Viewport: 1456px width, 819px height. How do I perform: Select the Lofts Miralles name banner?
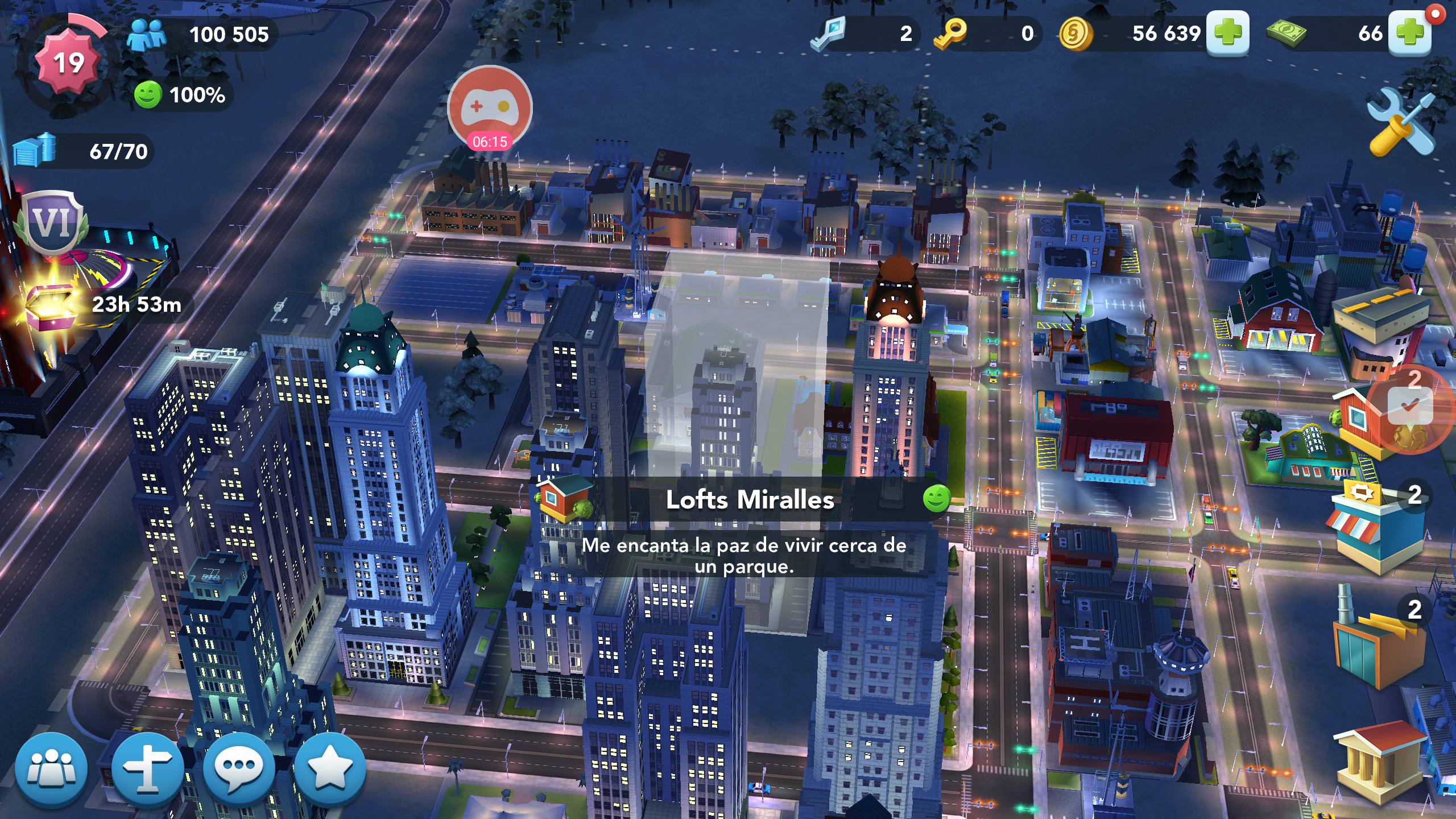(x=750, y=500)
